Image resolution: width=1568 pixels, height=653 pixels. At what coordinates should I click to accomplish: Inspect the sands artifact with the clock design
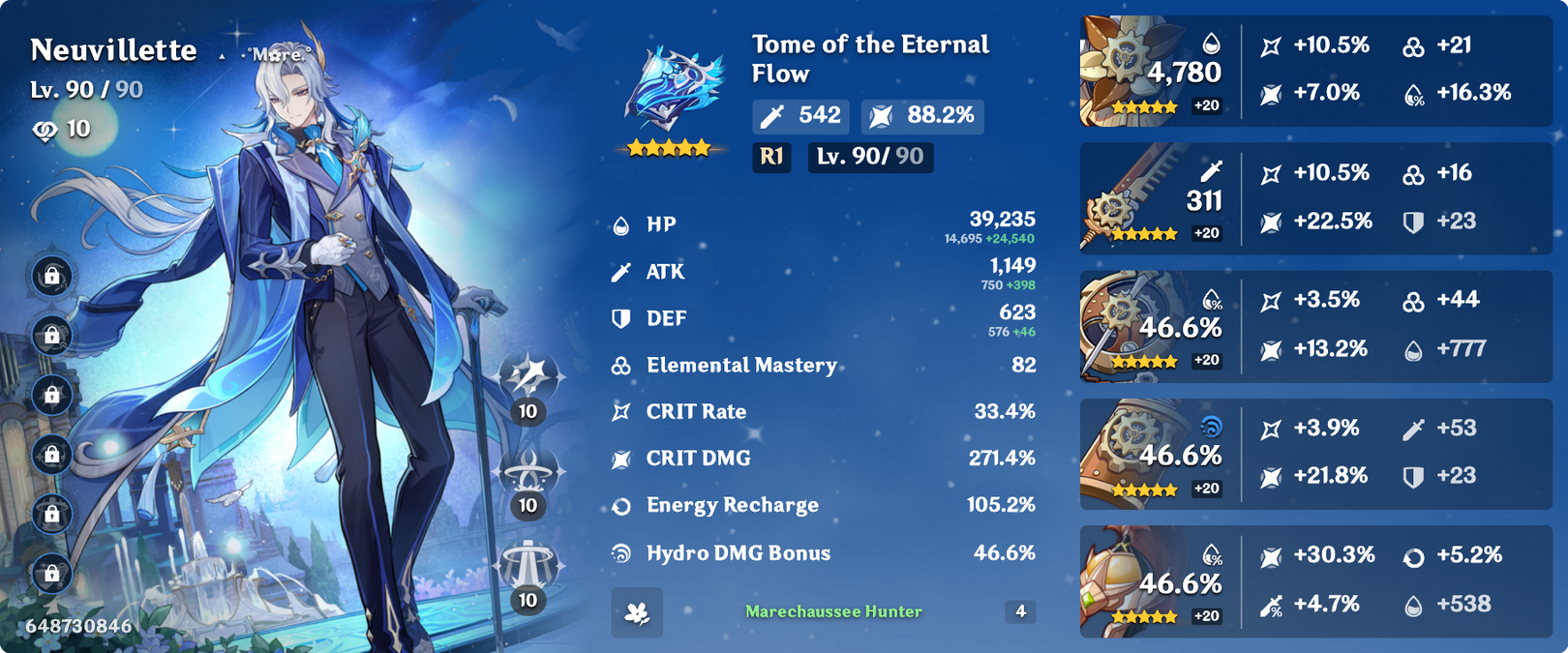coord(1123,325)
